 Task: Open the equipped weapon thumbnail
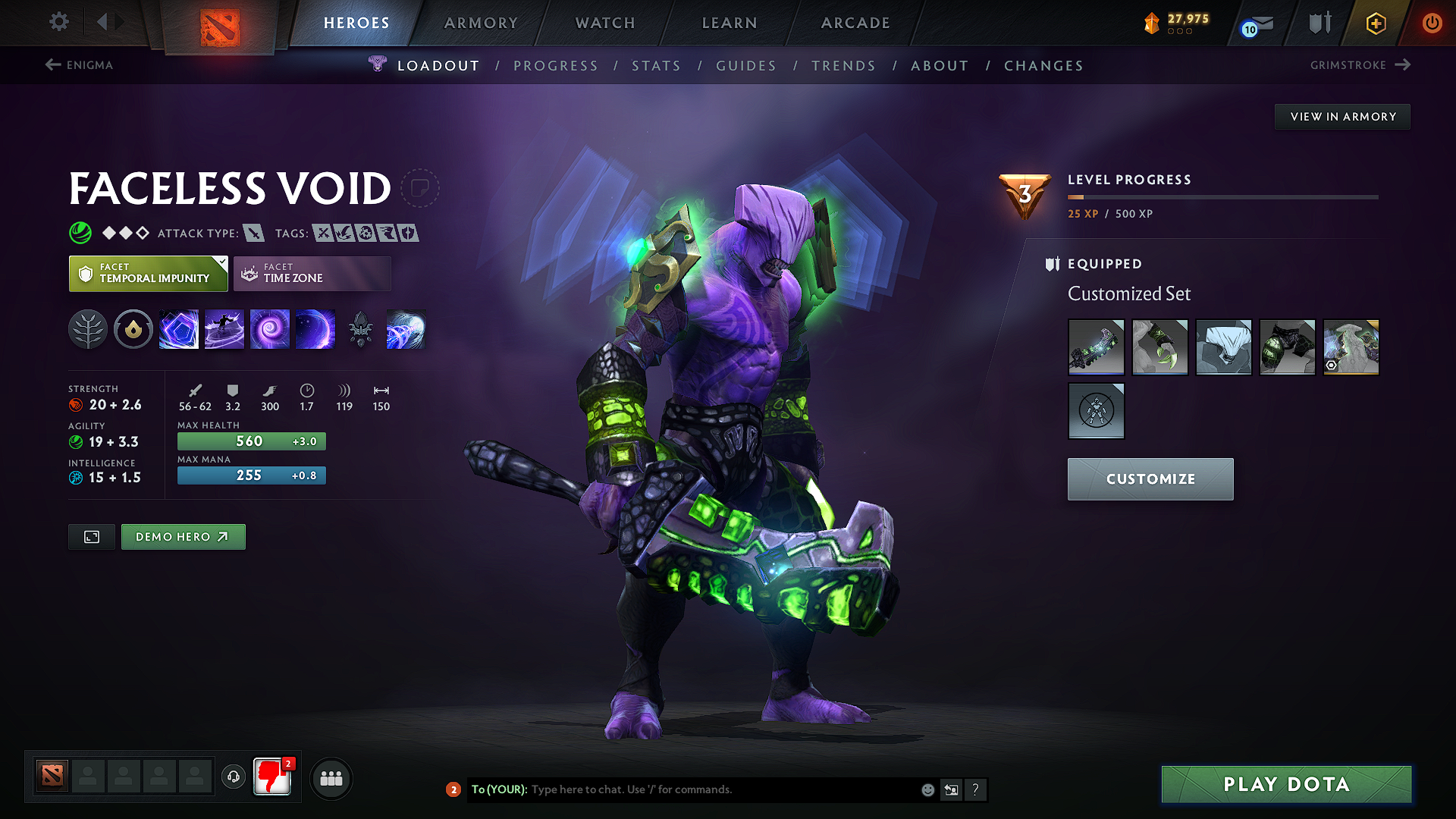[x=1096, y=347]
